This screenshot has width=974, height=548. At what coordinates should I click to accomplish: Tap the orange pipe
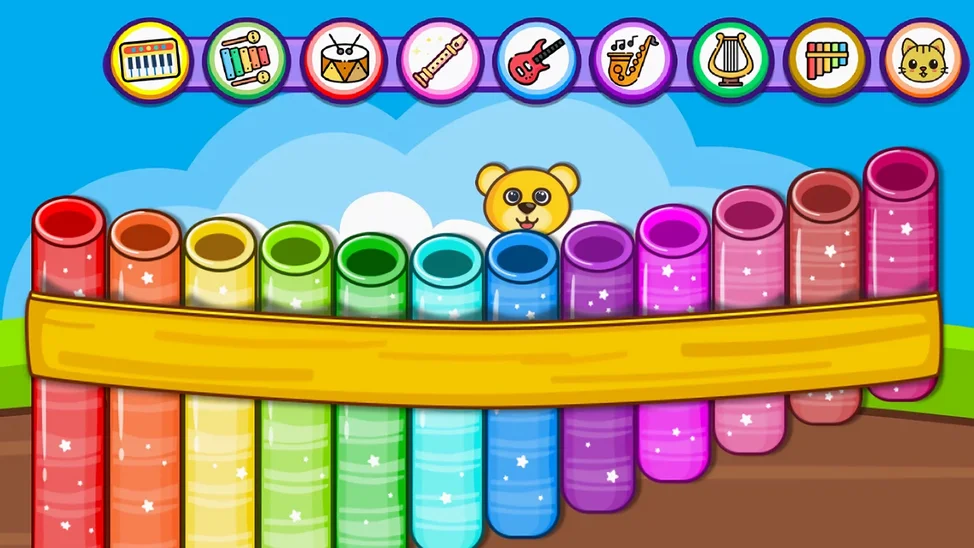pos(145,450)
